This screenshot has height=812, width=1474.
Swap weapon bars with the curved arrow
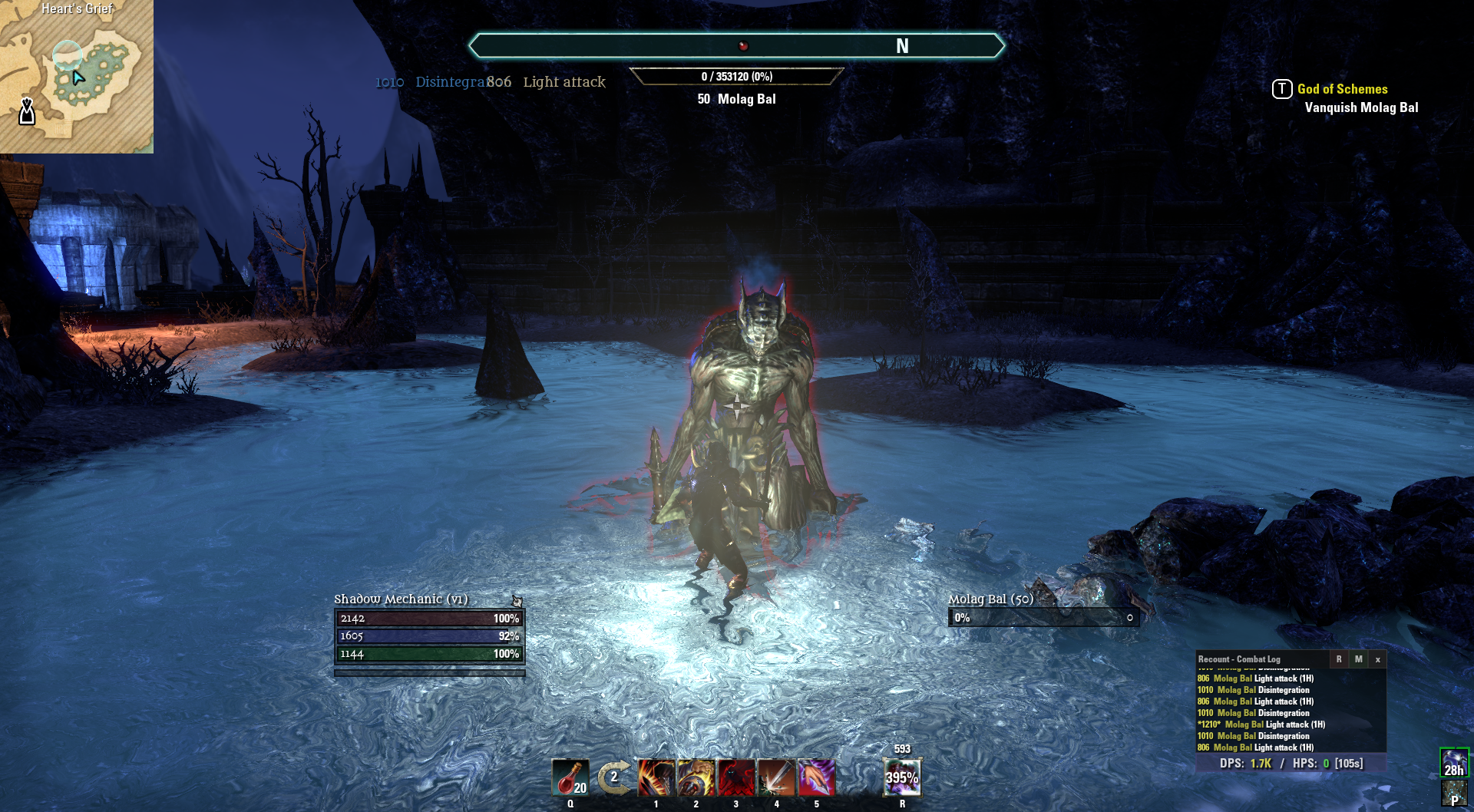pyautogui.click(x=614, y=777)
